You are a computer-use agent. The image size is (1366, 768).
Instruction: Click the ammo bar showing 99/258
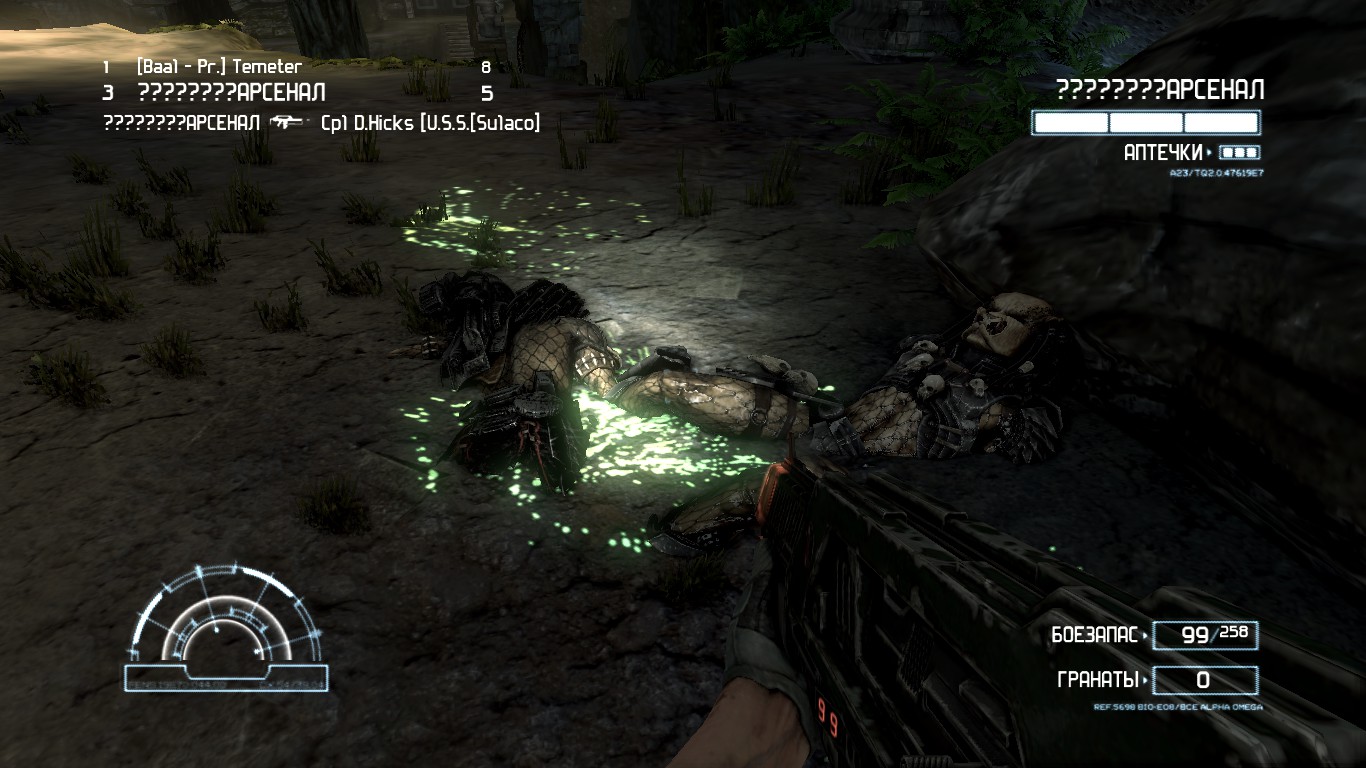[x=1205, y=635]
